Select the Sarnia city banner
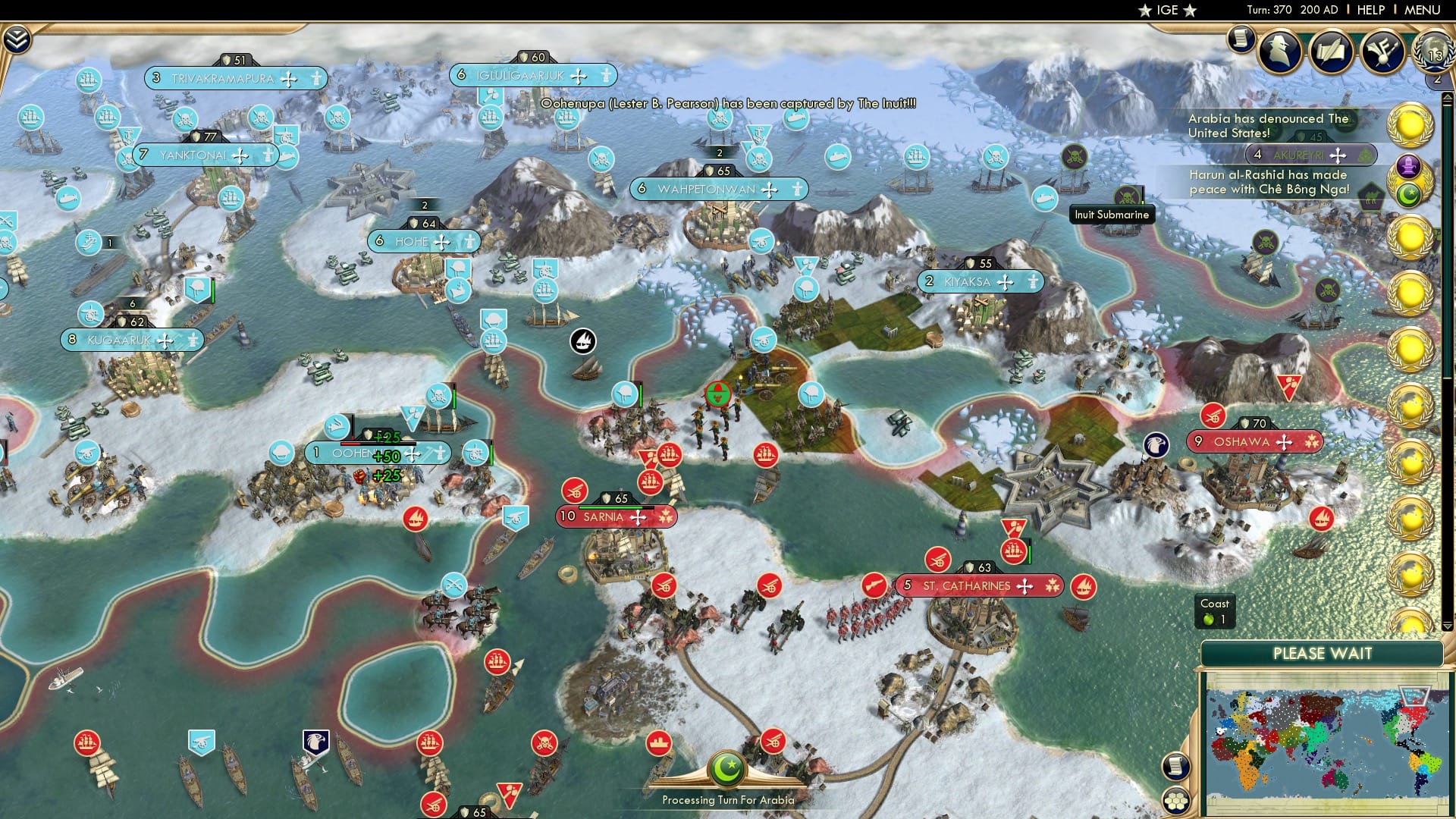 616,516
